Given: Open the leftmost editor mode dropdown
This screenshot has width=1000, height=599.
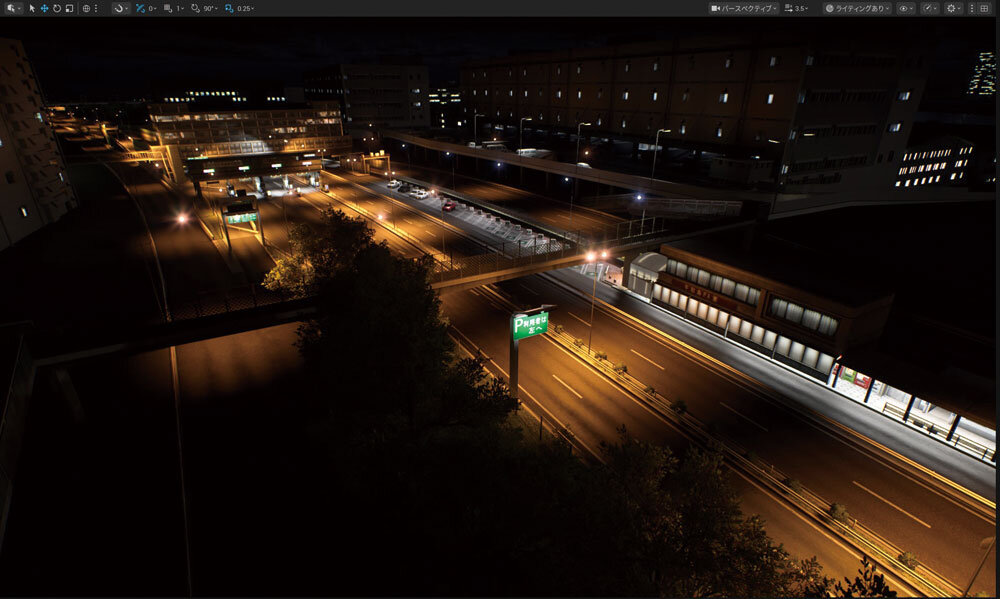Looking at the screenshot, I should coord(13,8).
